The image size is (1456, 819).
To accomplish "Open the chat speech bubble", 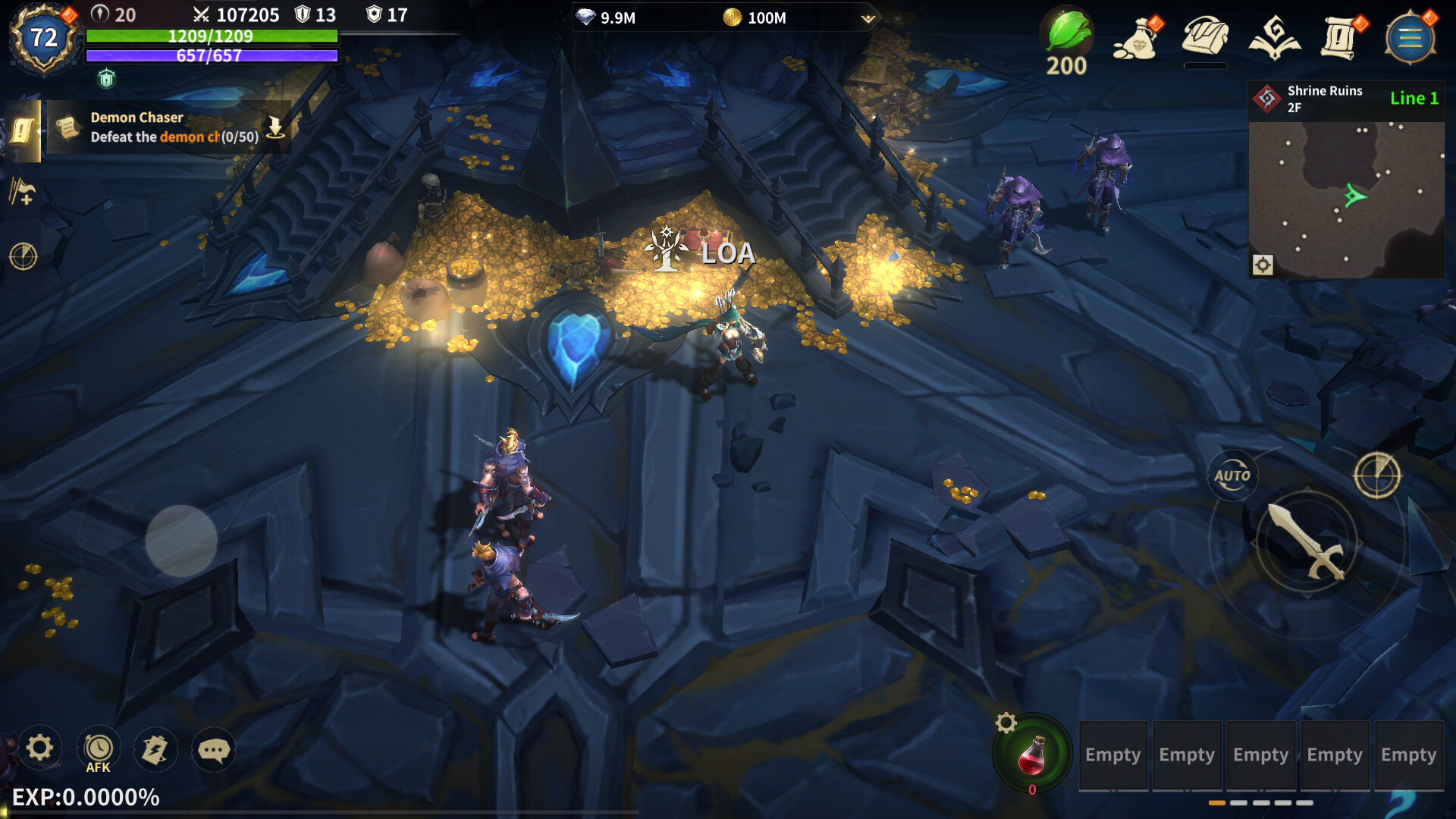I will (215, 750).
